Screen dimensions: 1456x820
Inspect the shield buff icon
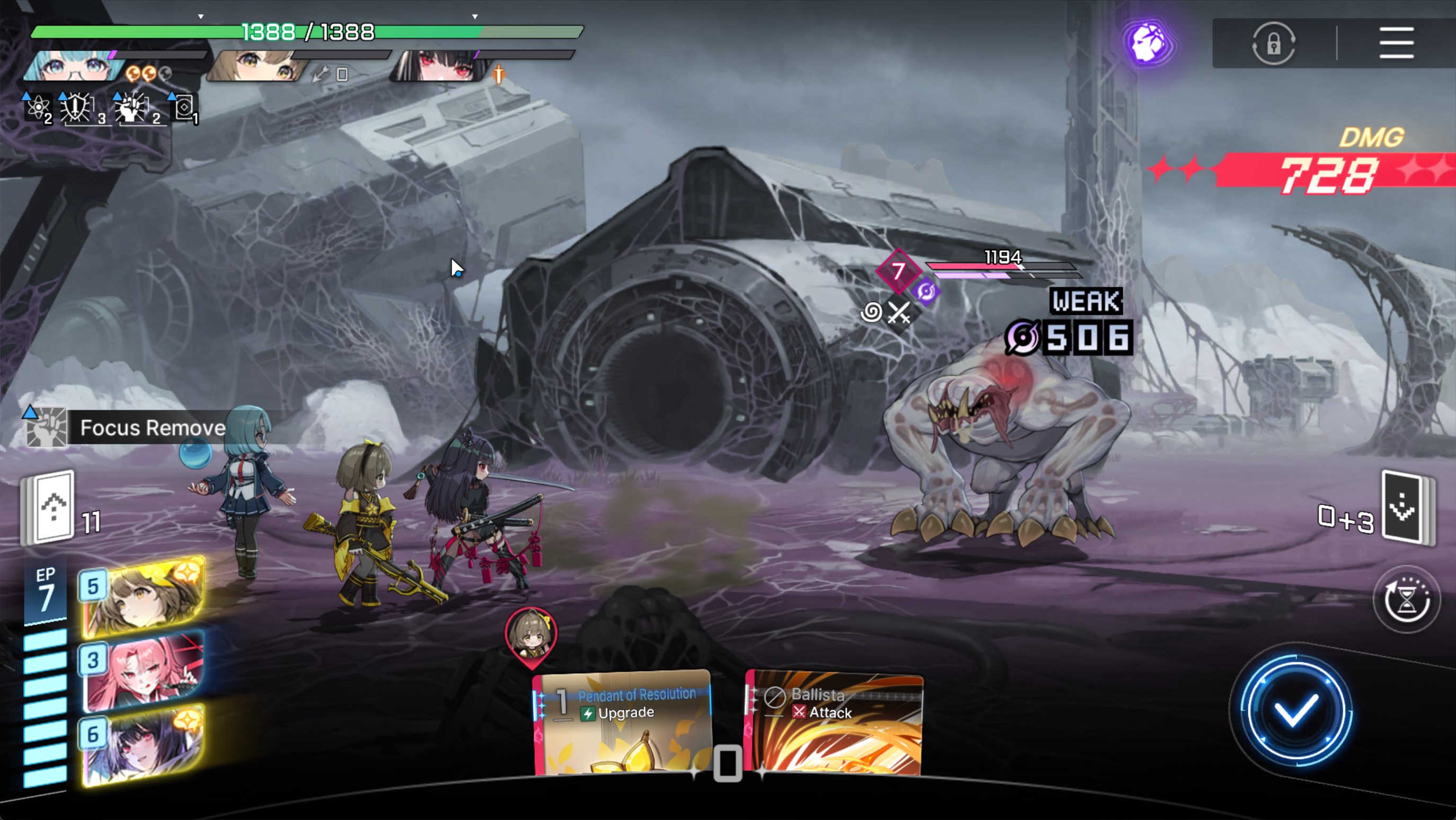[76, 108]
